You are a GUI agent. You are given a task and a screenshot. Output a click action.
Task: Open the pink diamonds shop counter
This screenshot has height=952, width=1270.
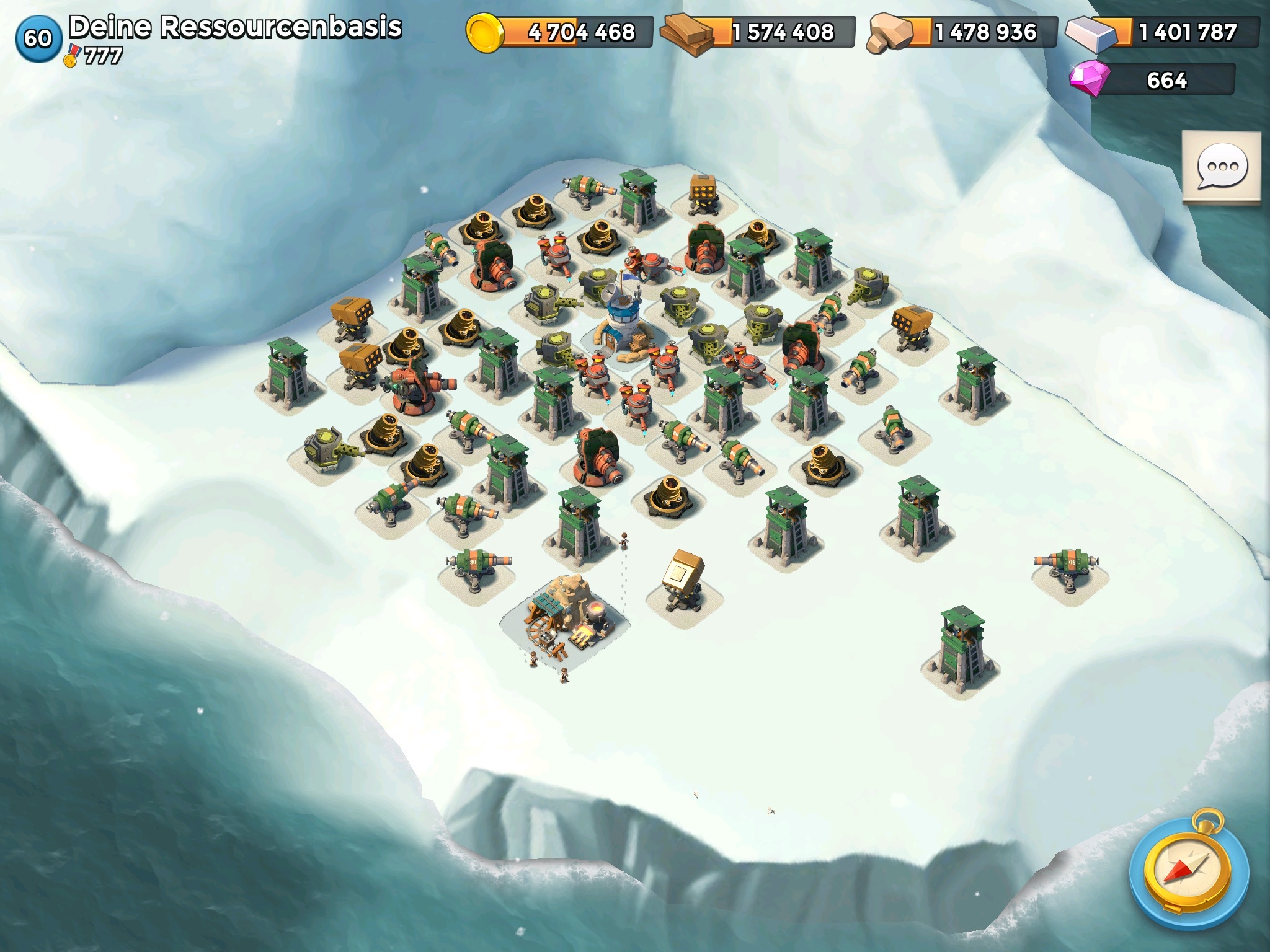point(1153,80)
